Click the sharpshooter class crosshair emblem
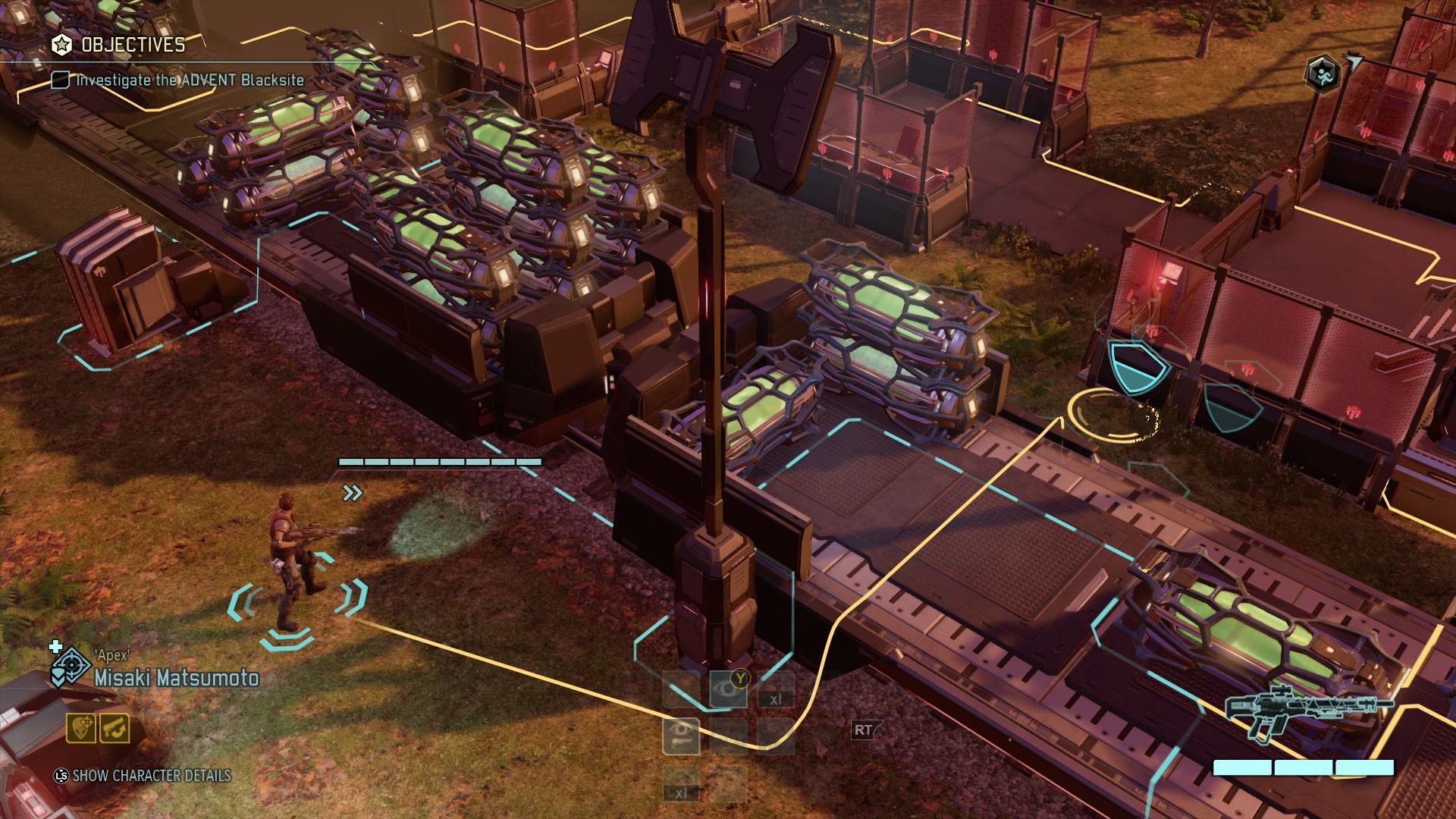The image size is (1456, 819). click(72, 666)
